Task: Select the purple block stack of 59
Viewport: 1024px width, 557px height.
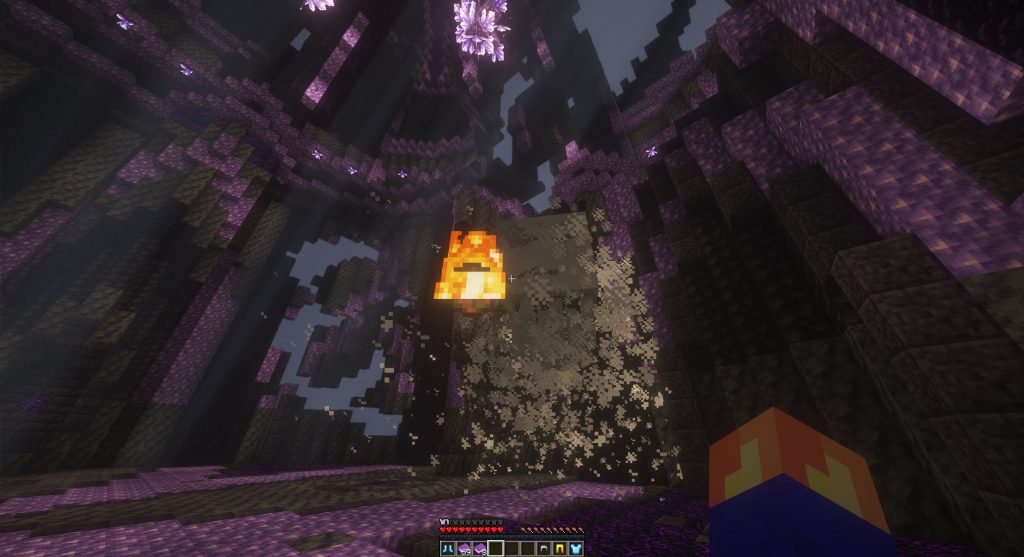Action: point(464,548)
